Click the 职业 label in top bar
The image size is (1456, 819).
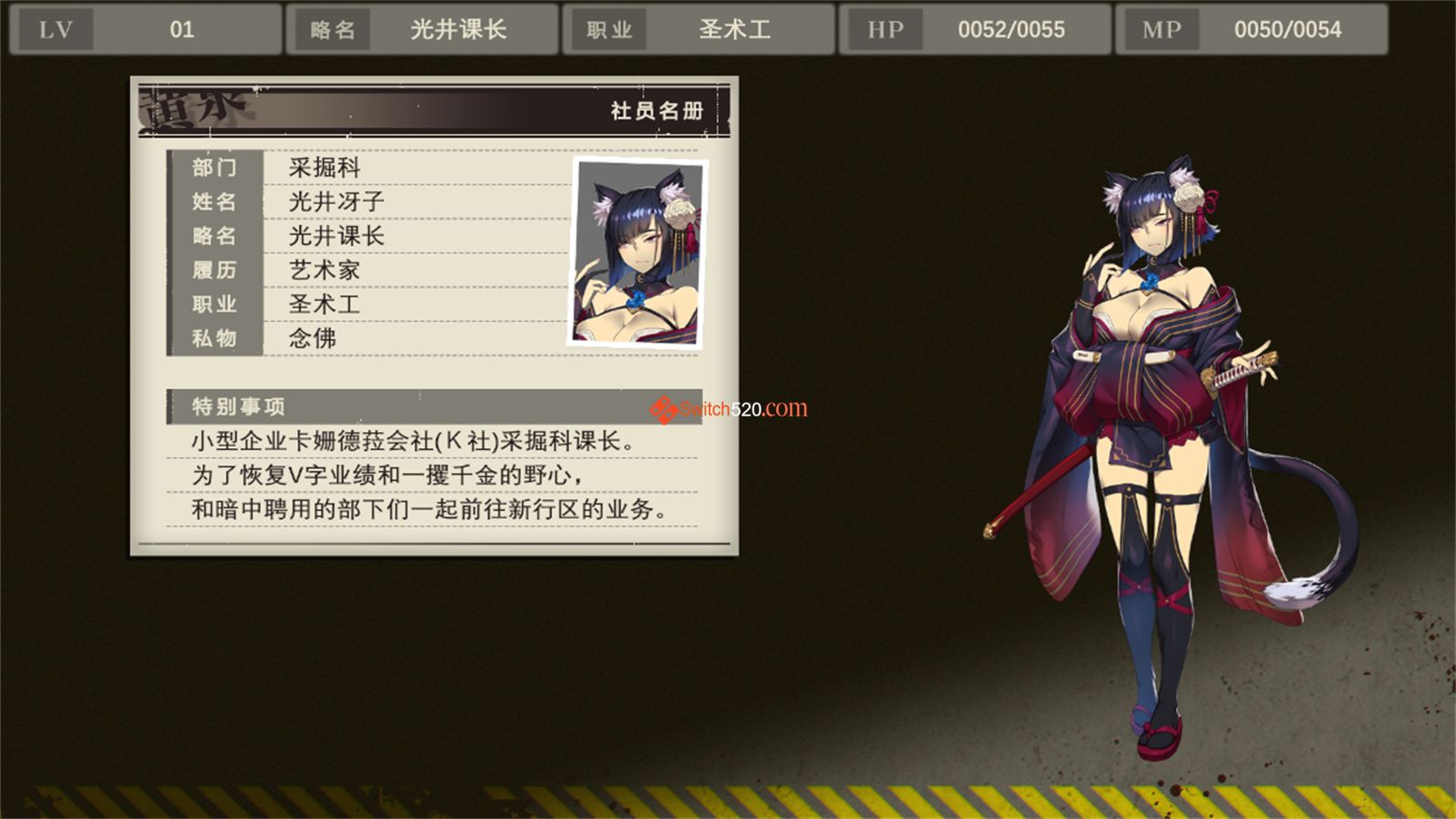point(607,28)
